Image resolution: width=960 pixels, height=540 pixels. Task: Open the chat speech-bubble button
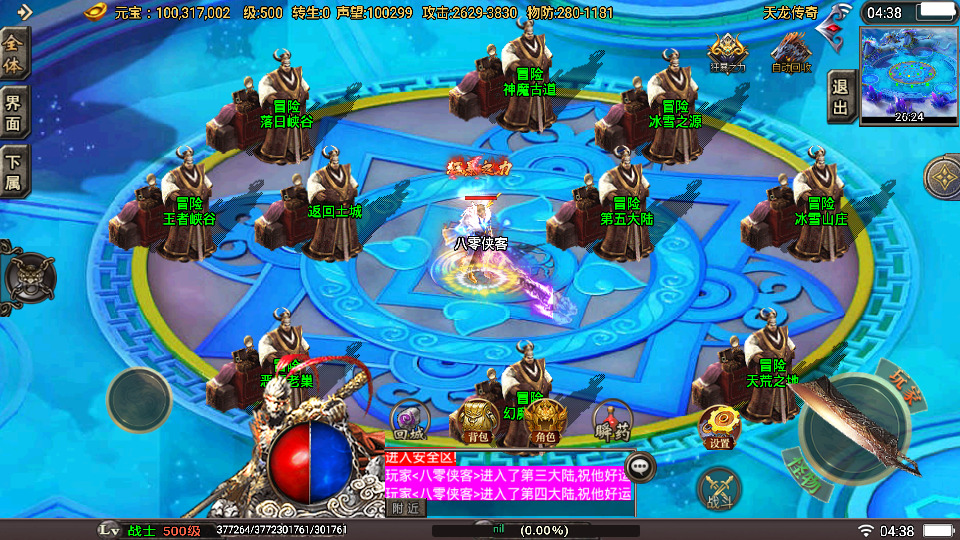pyautogui.click(x=640, y=466)
